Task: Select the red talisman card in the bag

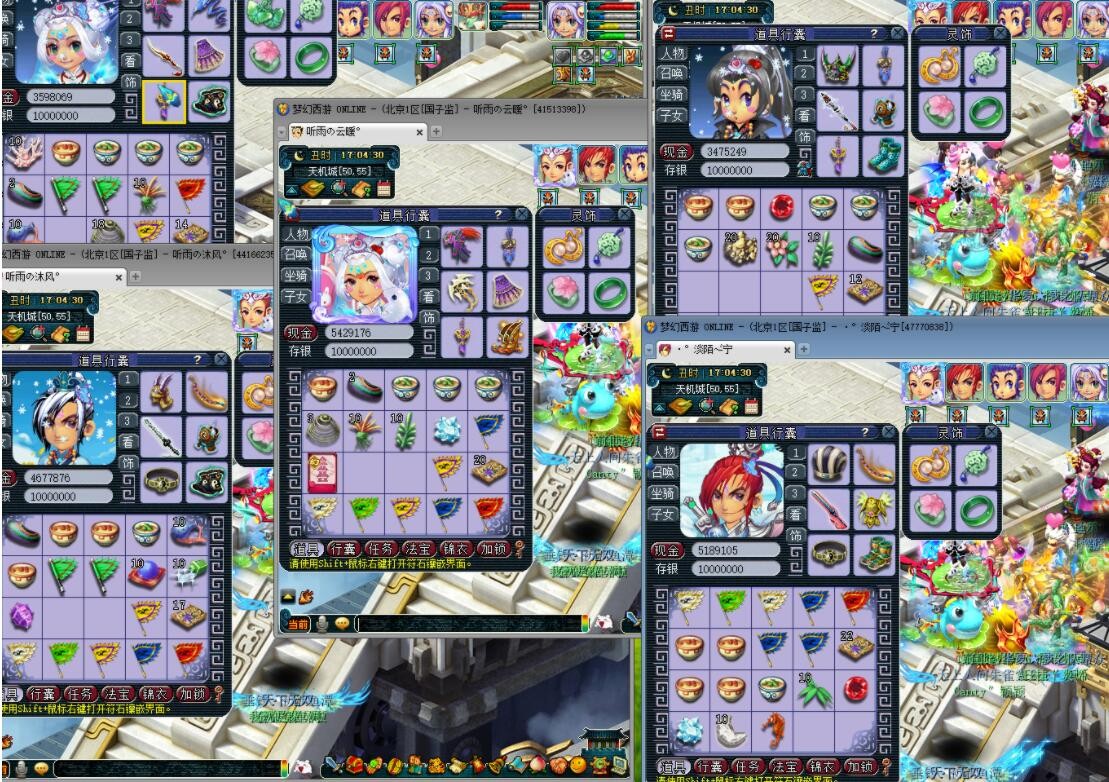Action: click(x=322, y=469)
